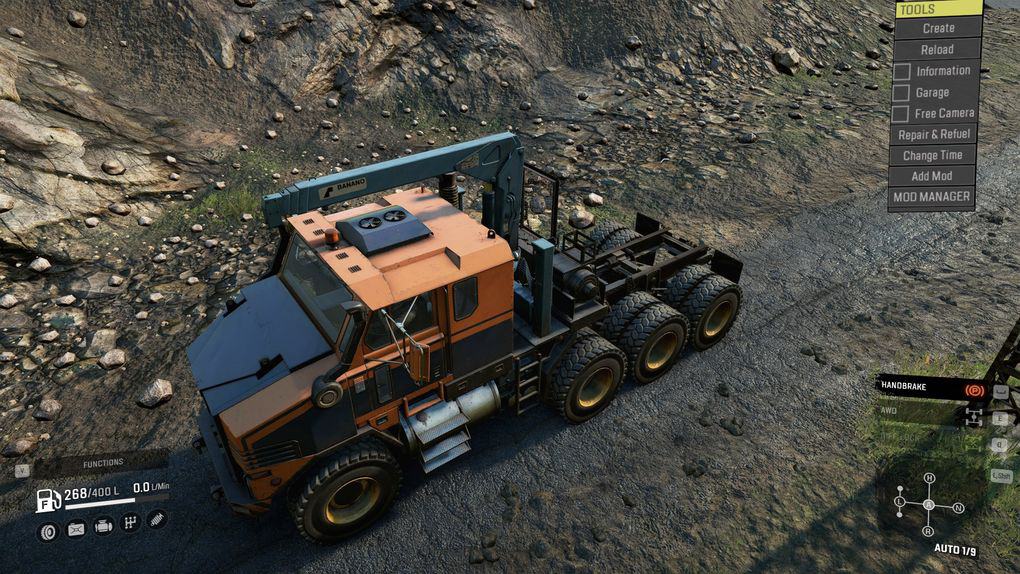The image size is (1020, 574).
Task: Click the Add Mod button
Action: [933, 176]
